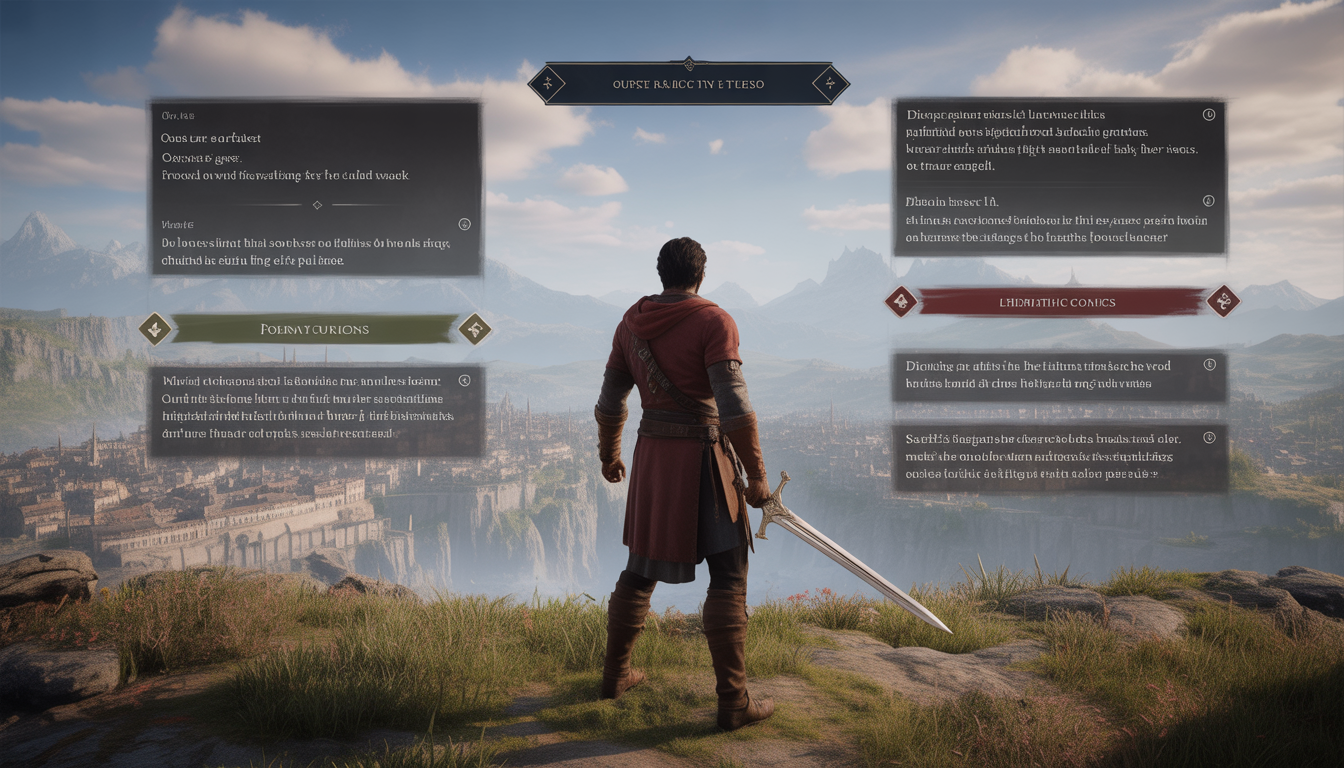Click the circle icon in the top-left panel
Viewport: 1344px width, 768px height.
(x=463, y=224)
